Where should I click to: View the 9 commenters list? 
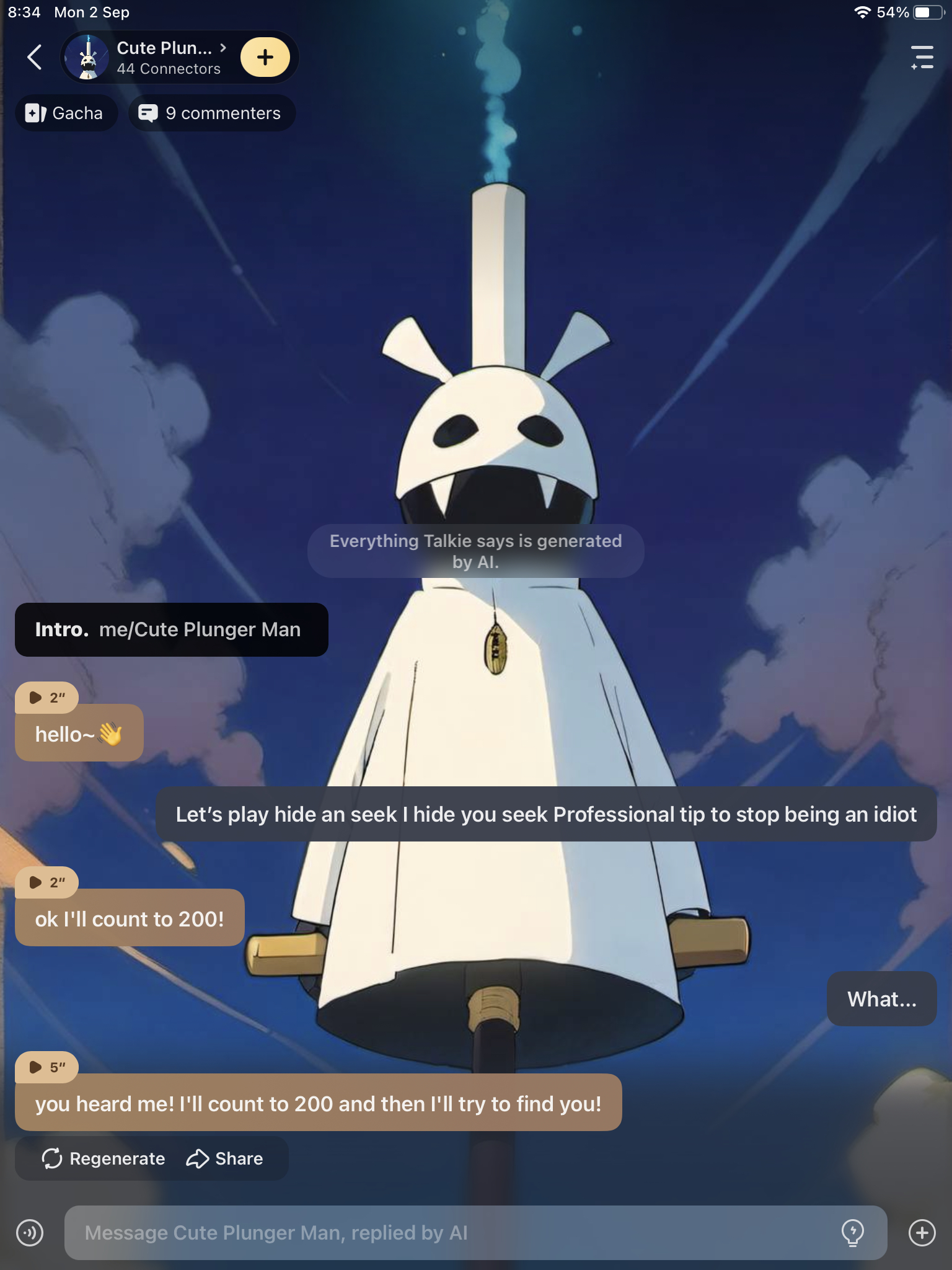click(211, 113)
